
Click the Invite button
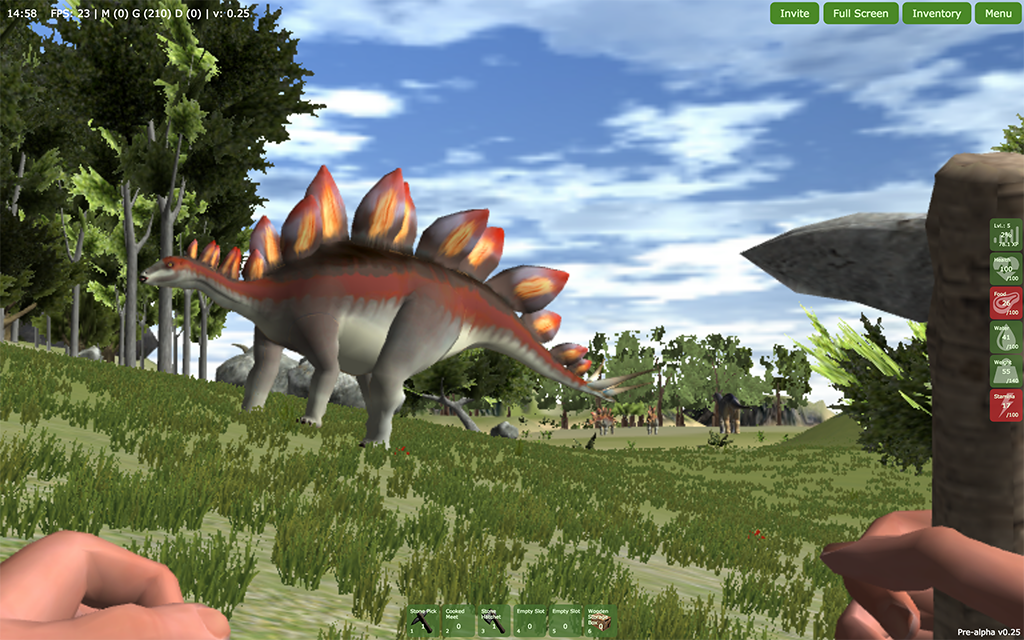click(795, 13)
